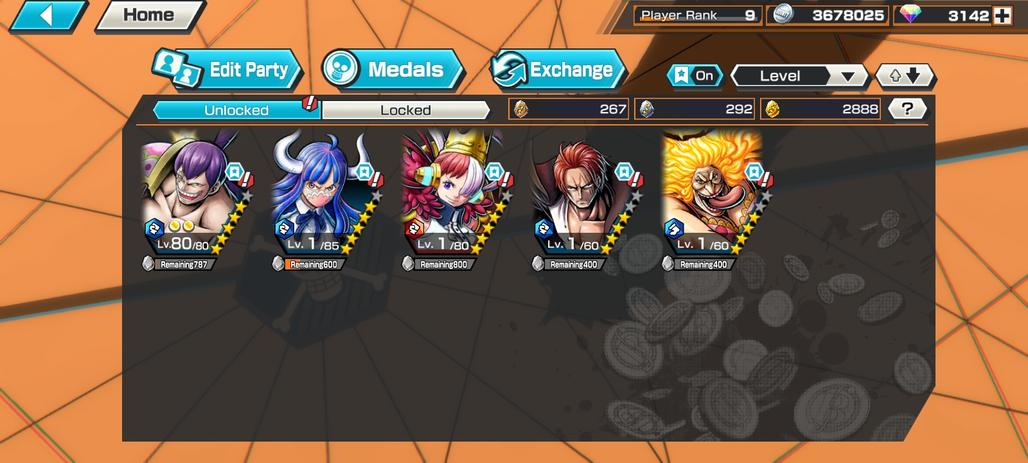This screenshot has width=1028, height=463.
Task: Open the Medals screen
Action: click(x=393, y=70)
